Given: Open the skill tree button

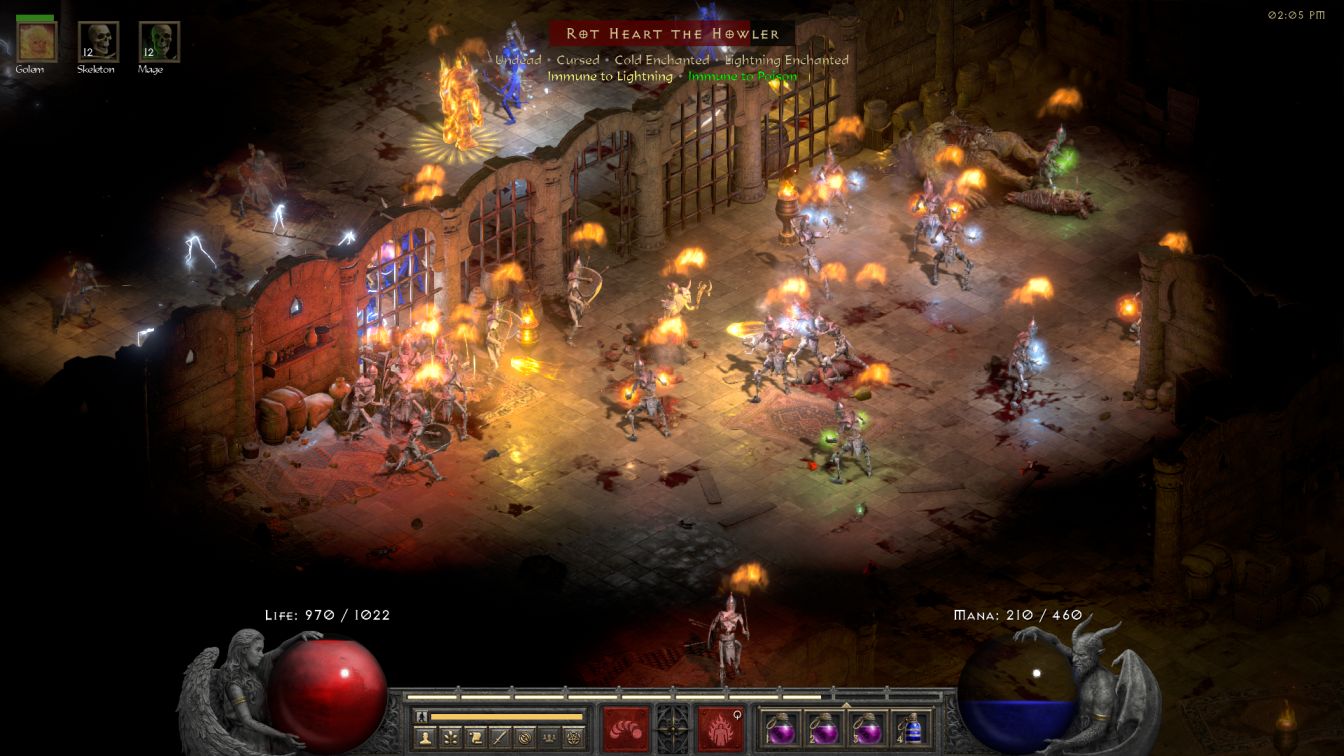Looking at the screenshot, I should tap(451, 738).
